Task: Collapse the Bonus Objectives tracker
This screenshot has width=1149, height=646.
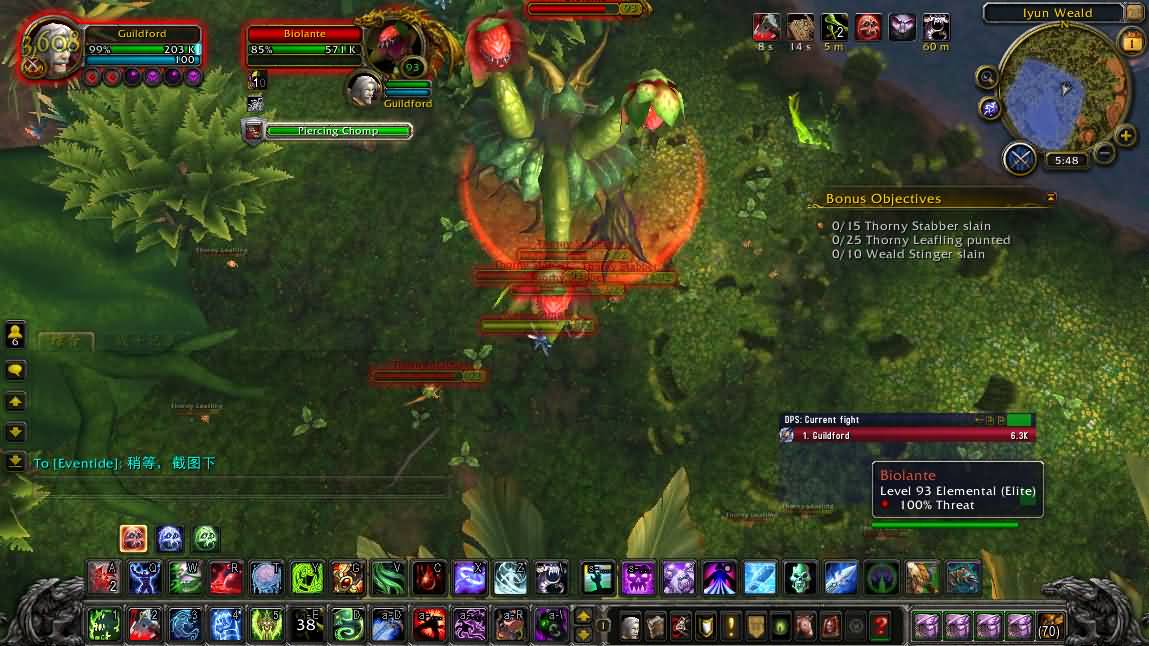Action: pyautogui.click(x=1051, y=199)
